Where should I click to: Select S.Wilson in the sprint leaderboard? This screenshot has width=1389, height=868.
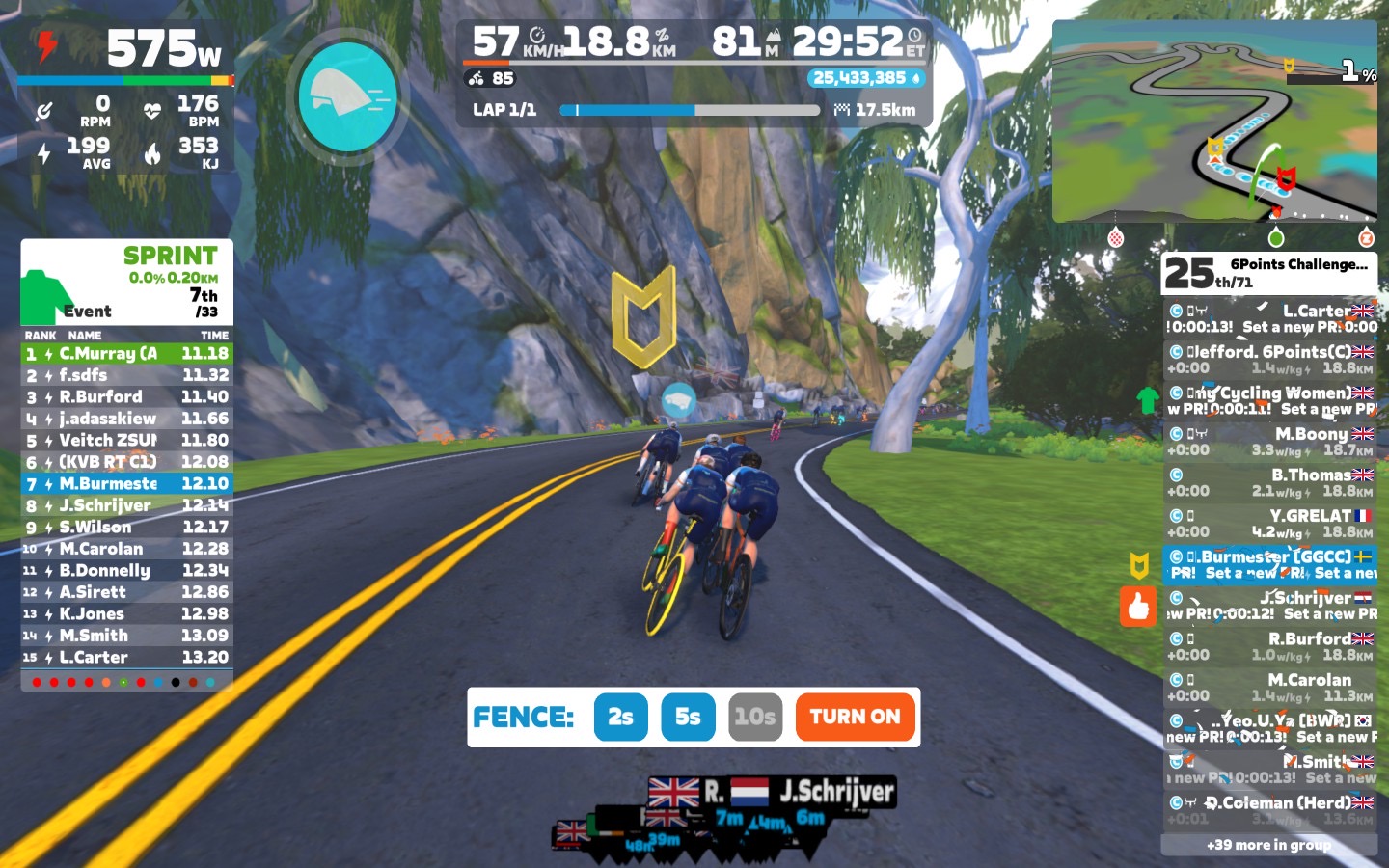coord(126,528)
